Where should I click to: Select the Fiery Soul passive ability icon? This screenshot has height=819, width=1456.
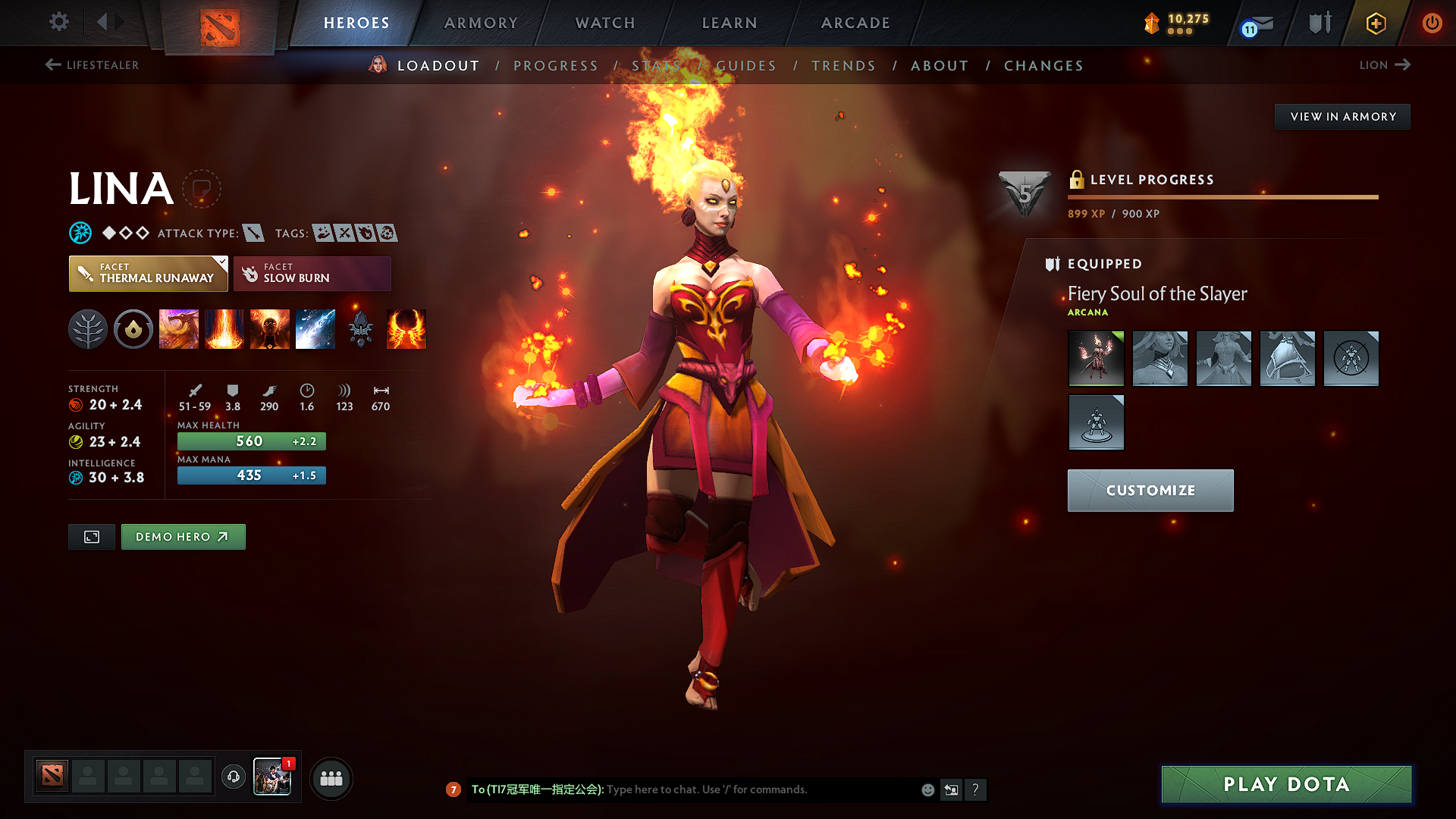270,329
